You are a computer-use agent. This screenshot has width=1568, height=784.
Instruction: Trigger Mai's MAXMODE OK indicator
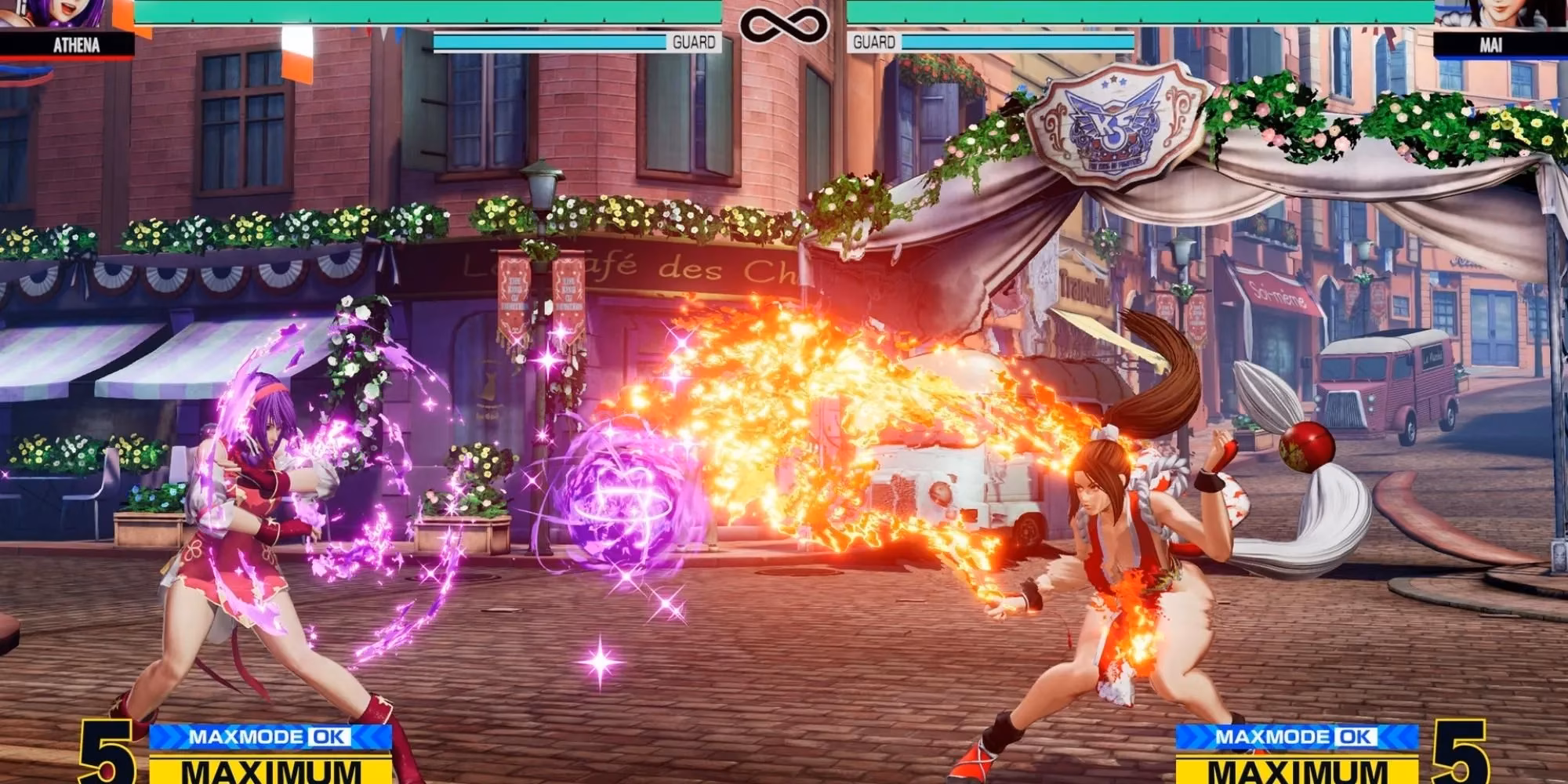coord(1297,737)
